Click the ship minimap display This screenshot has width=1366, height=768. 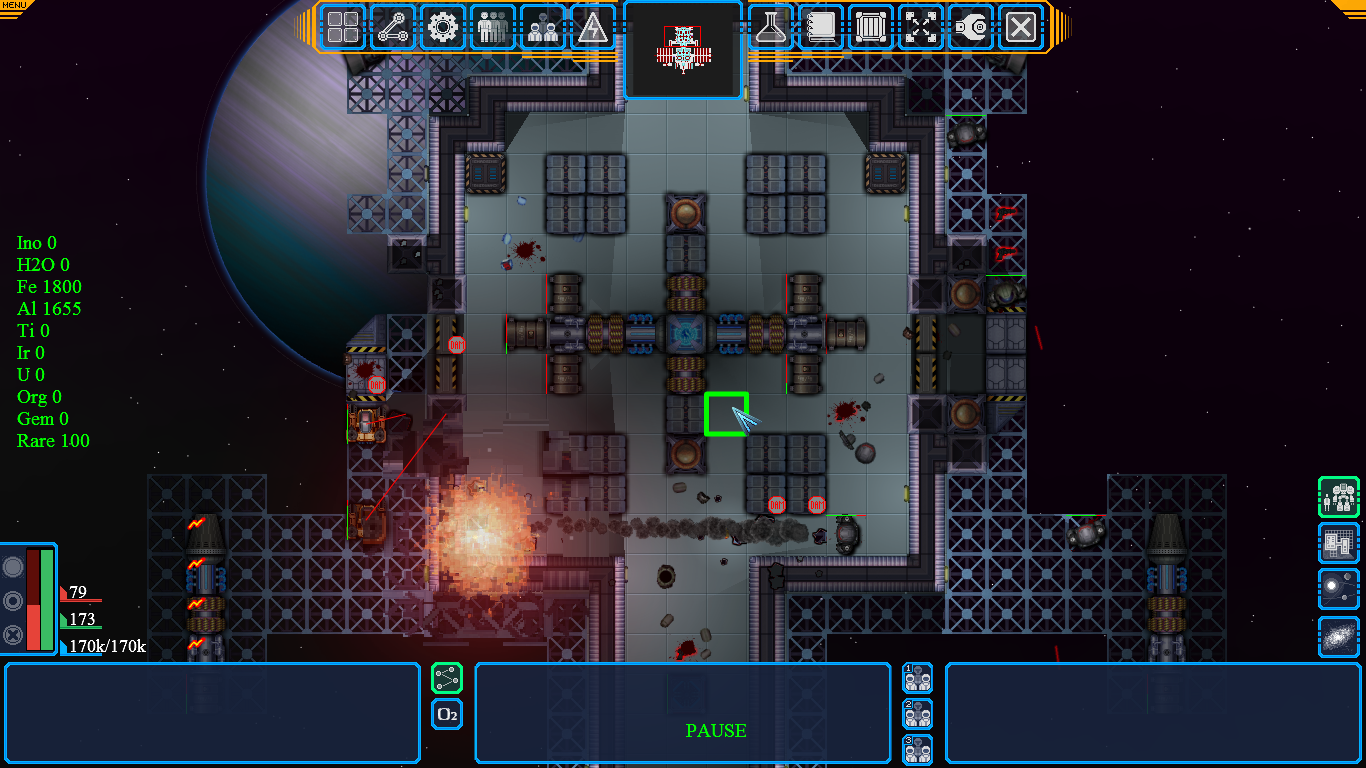[x=683, y=50]
